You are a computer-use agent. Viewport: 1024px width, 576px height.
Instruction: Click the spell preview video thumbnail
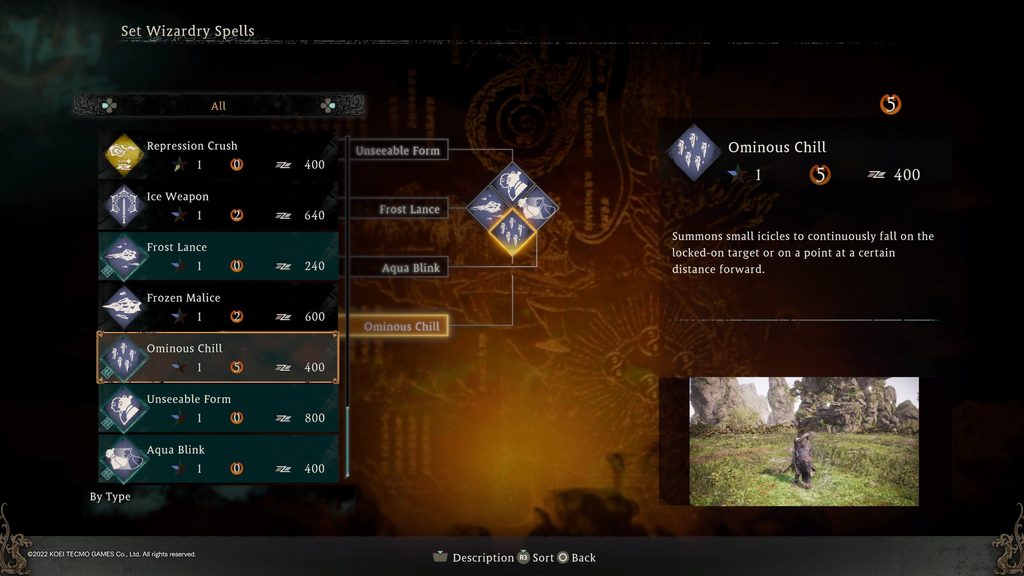804,441
